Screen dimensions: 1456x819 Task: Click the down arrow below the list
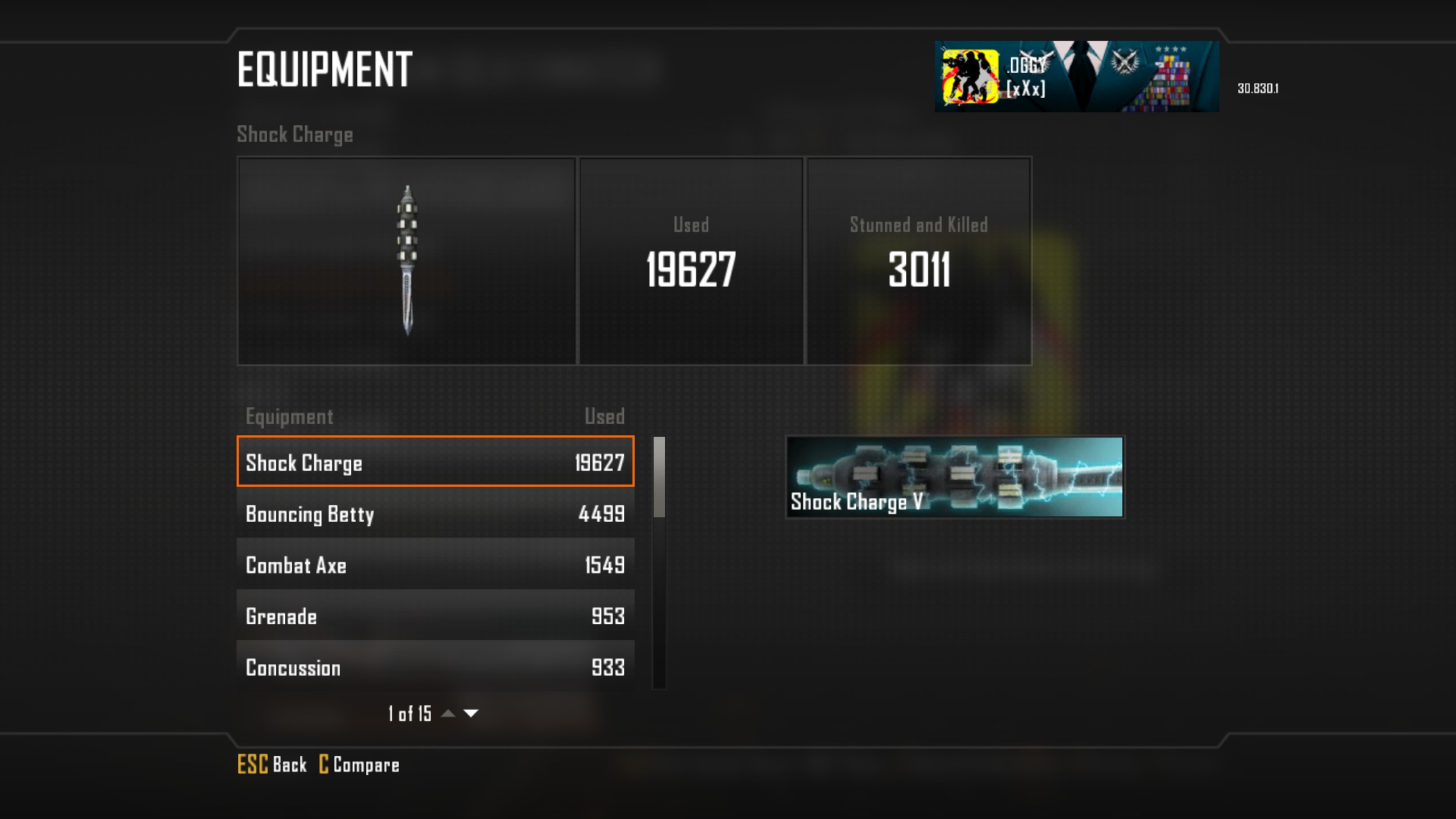pos(471,714)
